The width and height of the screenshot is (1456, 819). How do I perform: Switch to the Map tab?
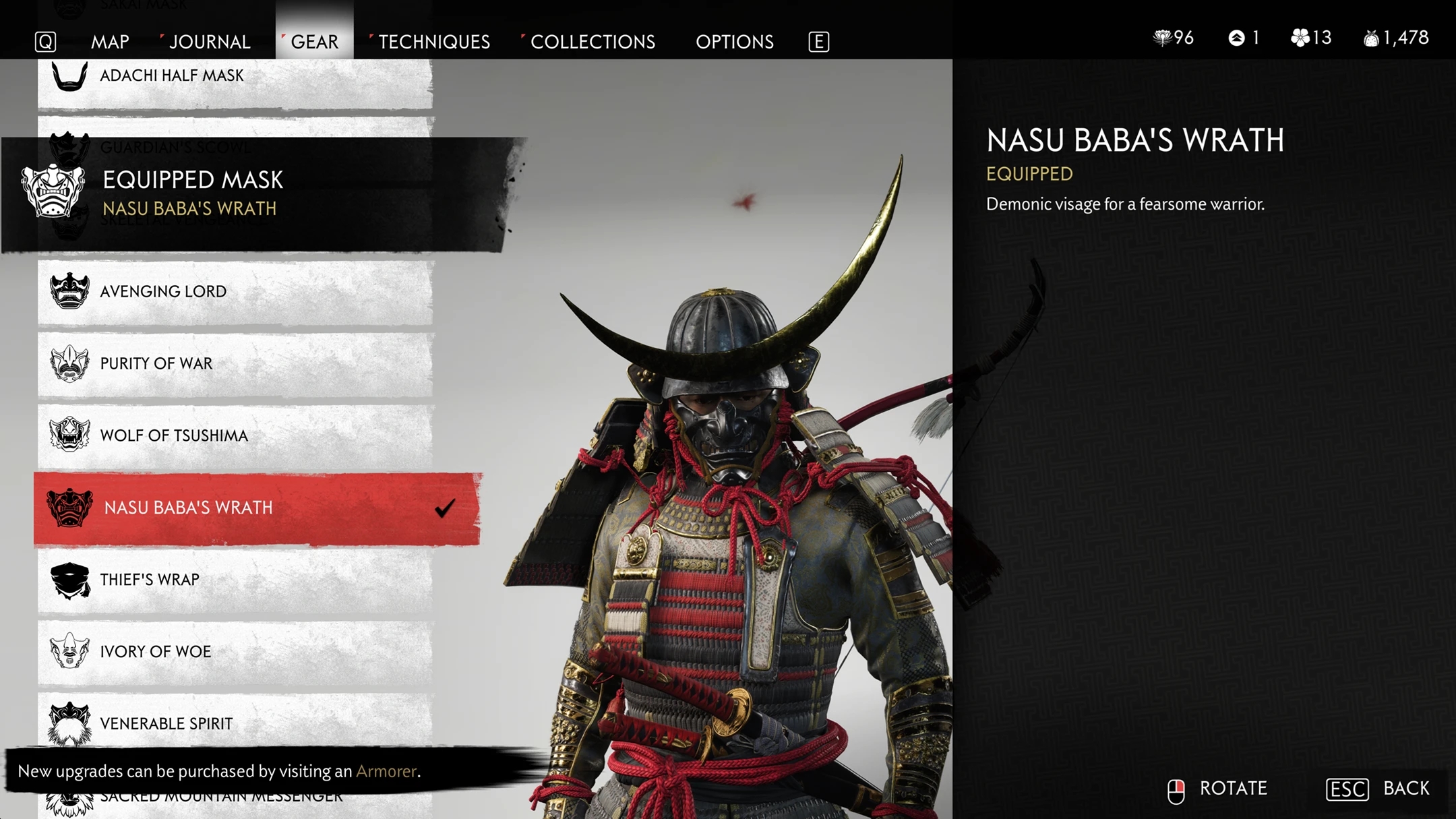[x=110, y=42]
